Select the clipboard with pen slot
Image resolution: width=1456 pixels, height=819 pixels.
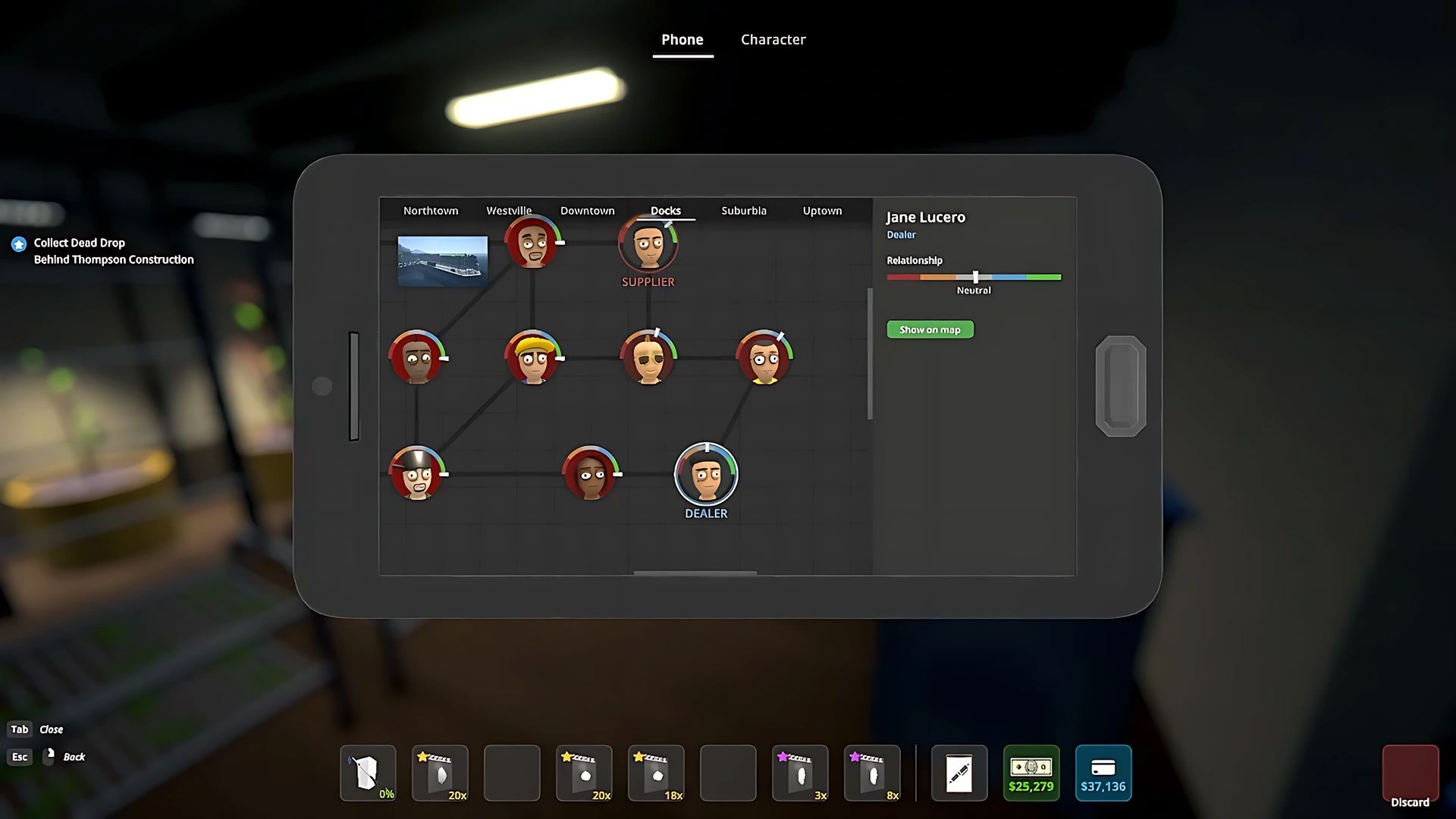tap(959, 773)
